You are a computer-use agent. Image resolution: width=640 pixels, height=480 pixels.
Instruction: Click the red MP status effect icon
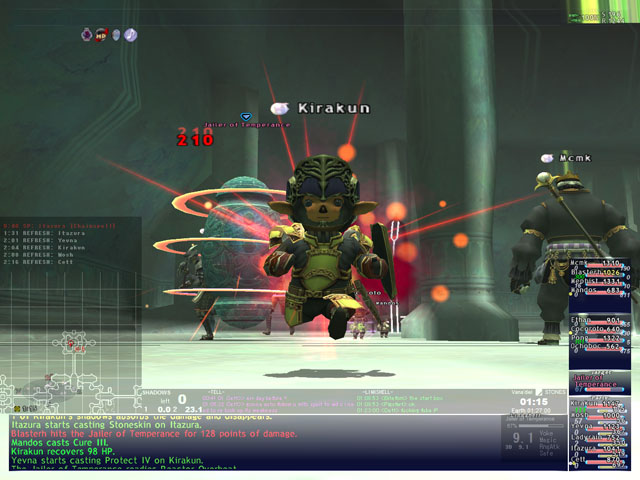[102, 35]
